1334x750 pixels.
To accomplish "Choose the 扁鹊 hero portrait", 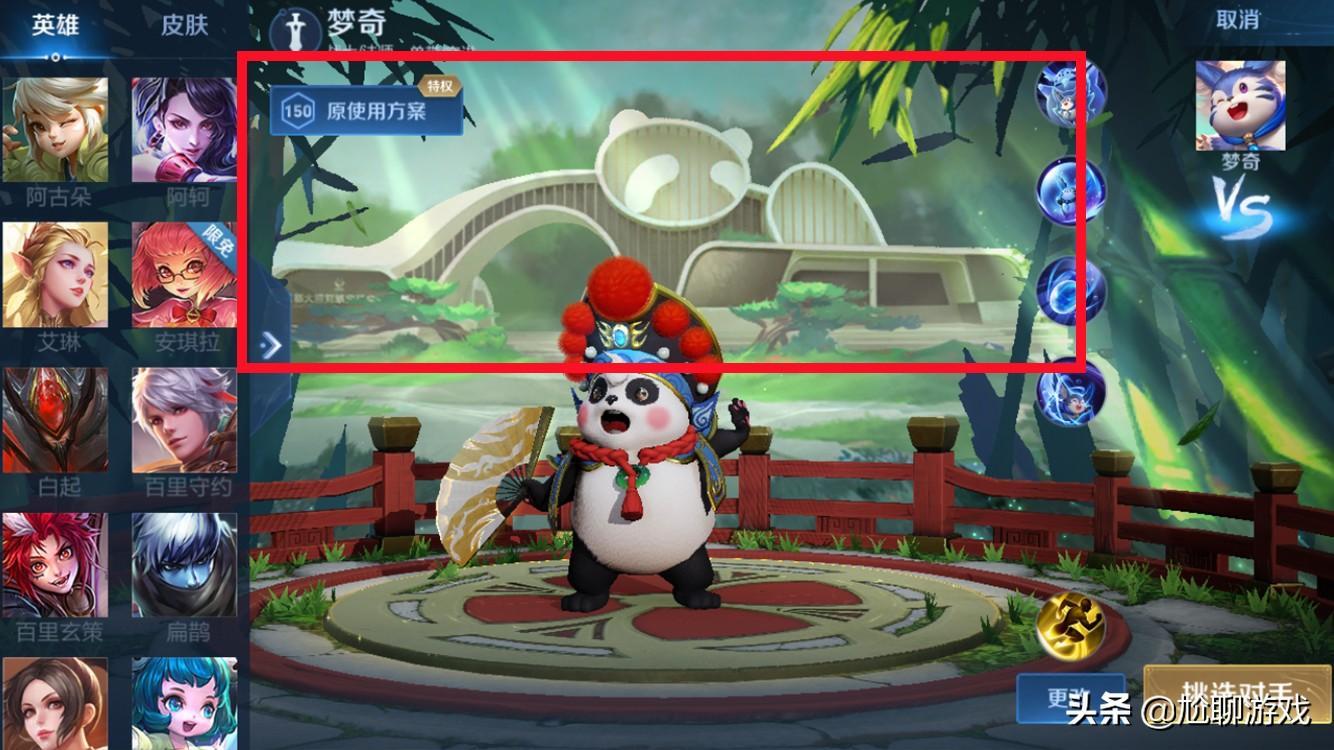I will 185,565.
